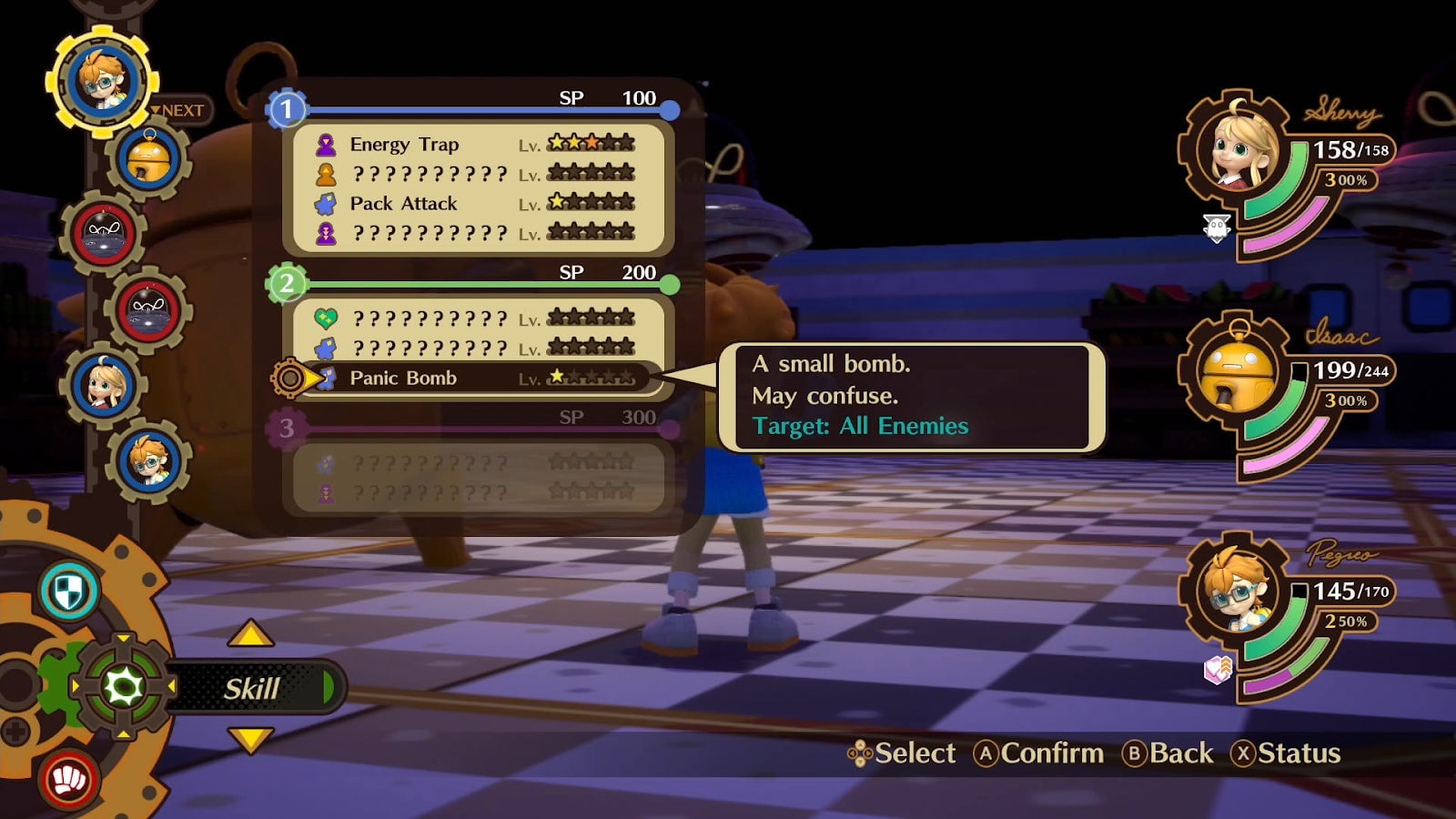Select the shield defend command icon
Viewport: 1456px width, 819px height.
(69, 591)
